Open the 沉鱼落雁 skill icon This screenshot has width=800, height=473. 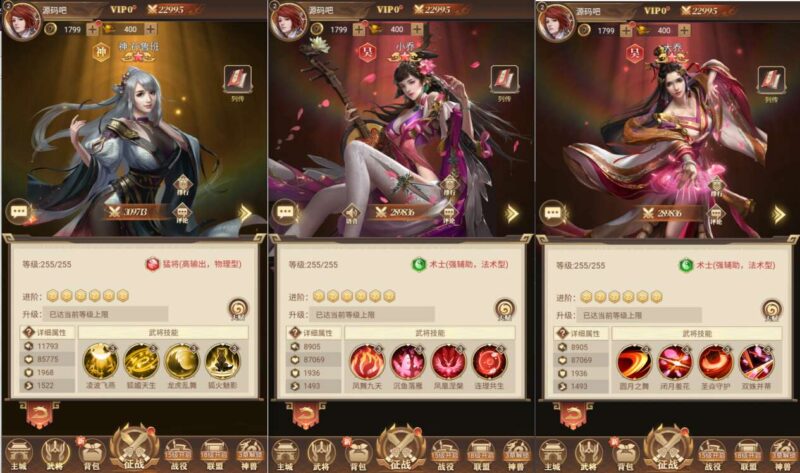(x=408, y=360)
